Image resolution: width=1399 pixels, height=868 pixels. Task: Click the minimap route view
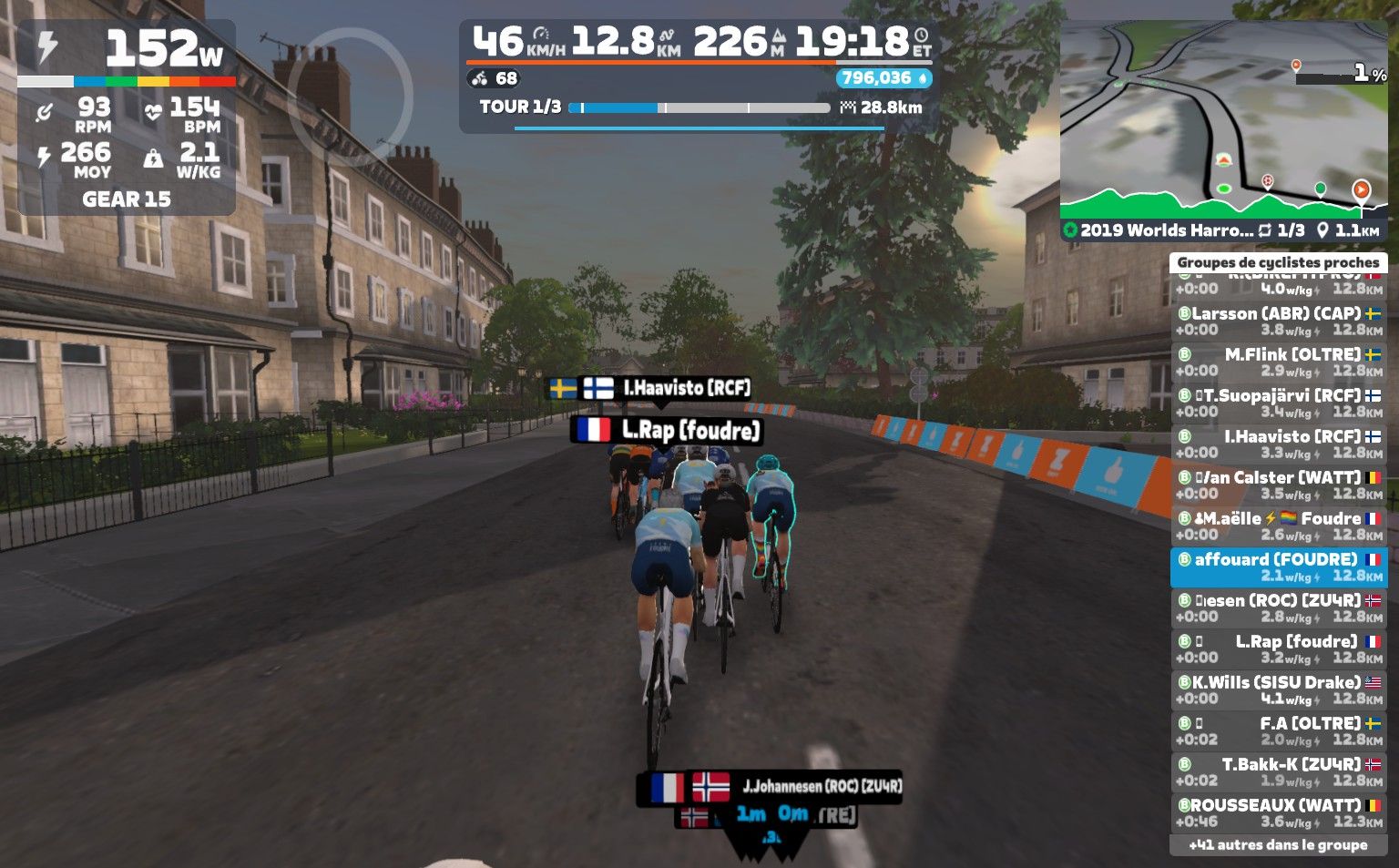tap(1222, 118)
